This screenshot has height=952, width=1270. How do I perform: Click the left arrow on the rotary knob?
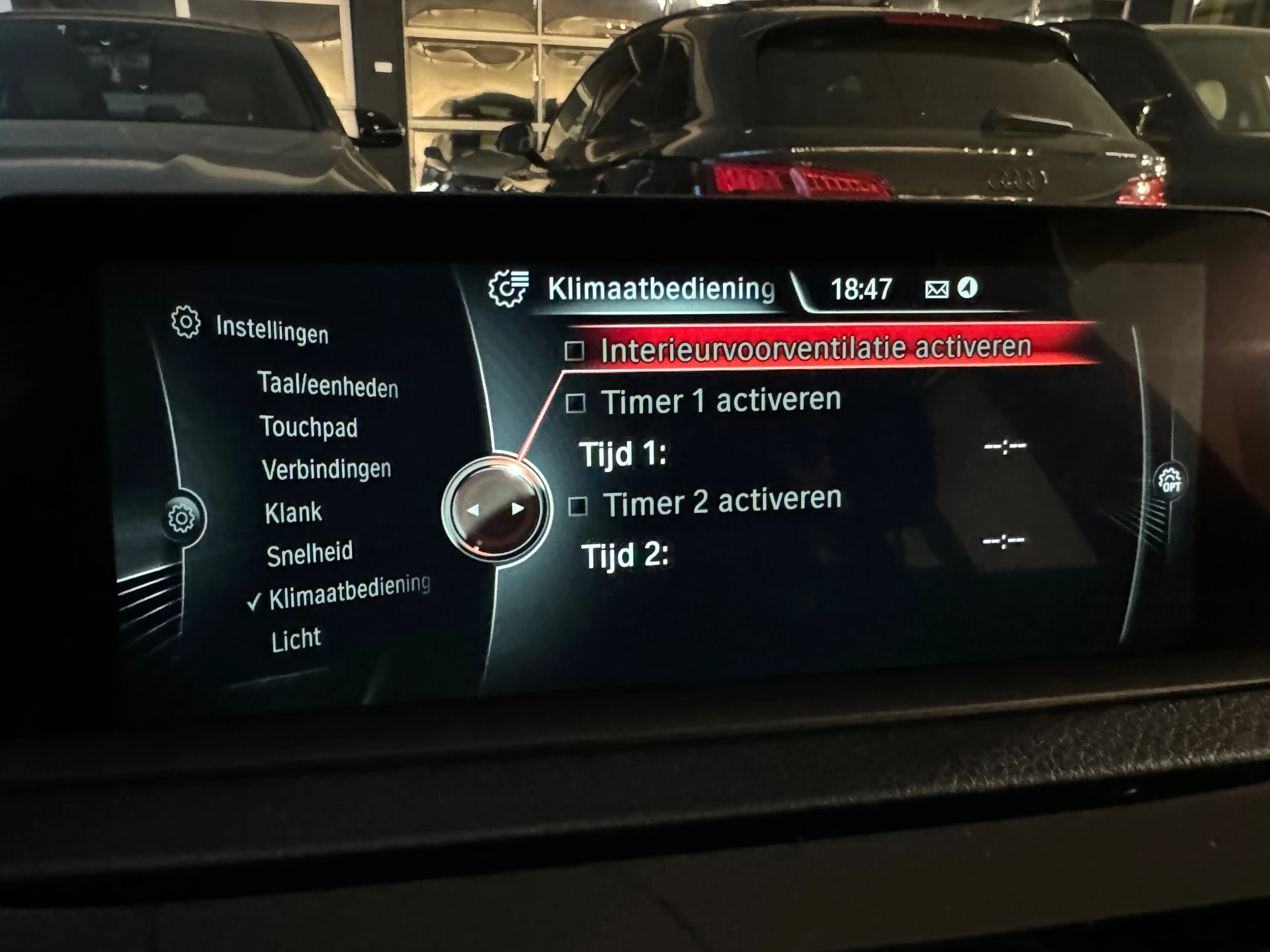point(475,509)
